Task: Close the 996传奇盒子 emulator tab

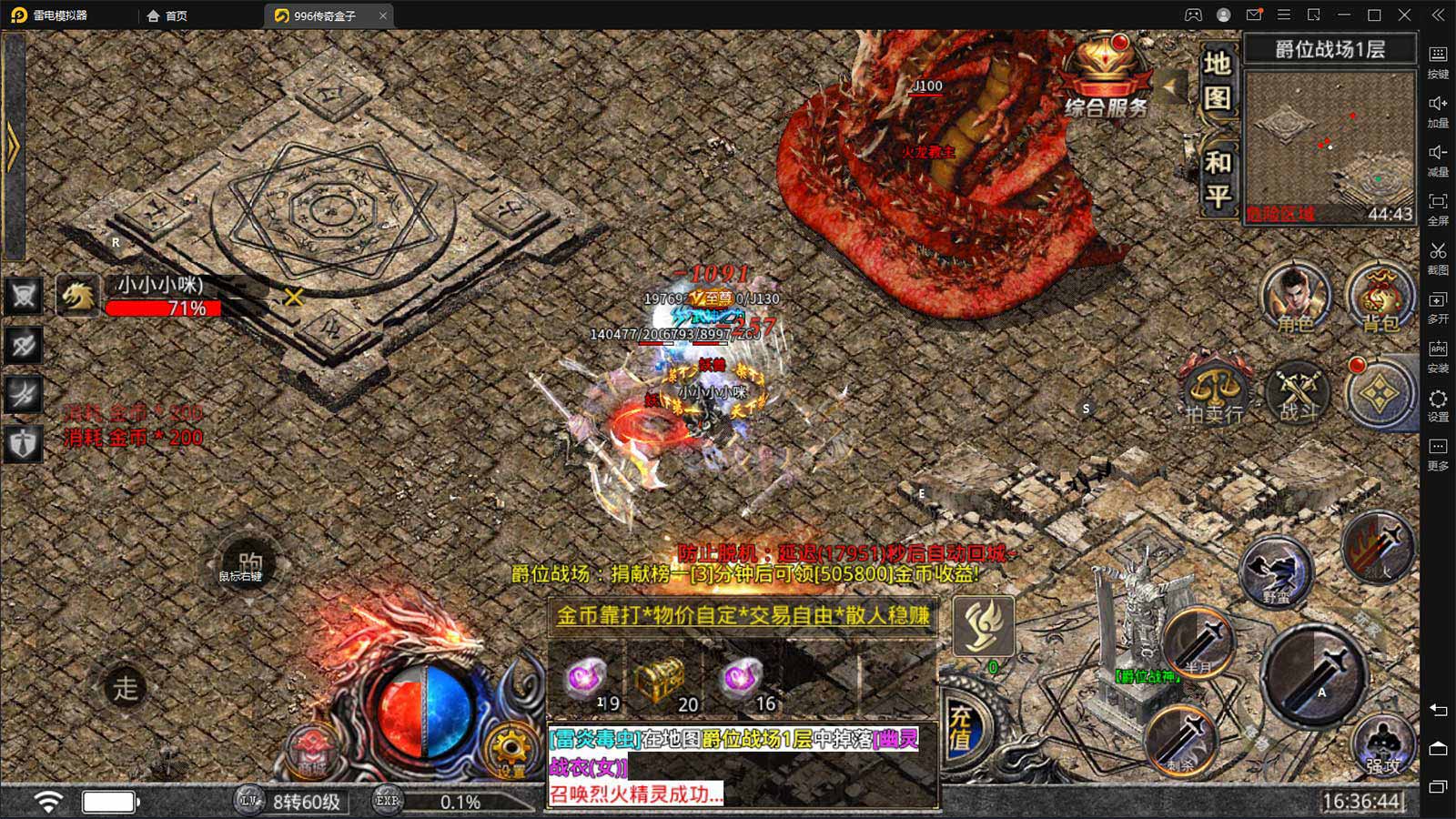Action: (383, 15)
